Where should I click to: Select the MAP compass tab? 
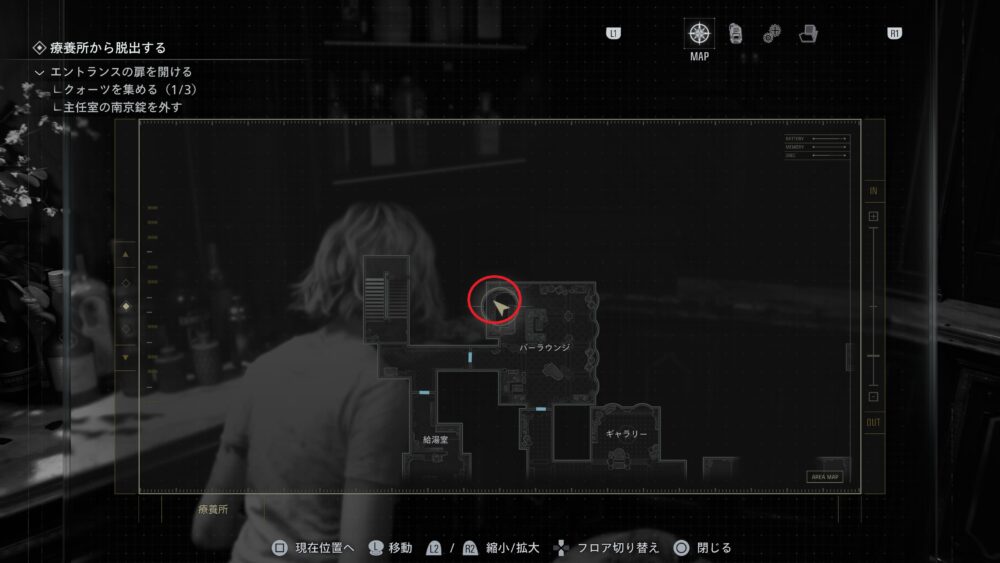699,33
